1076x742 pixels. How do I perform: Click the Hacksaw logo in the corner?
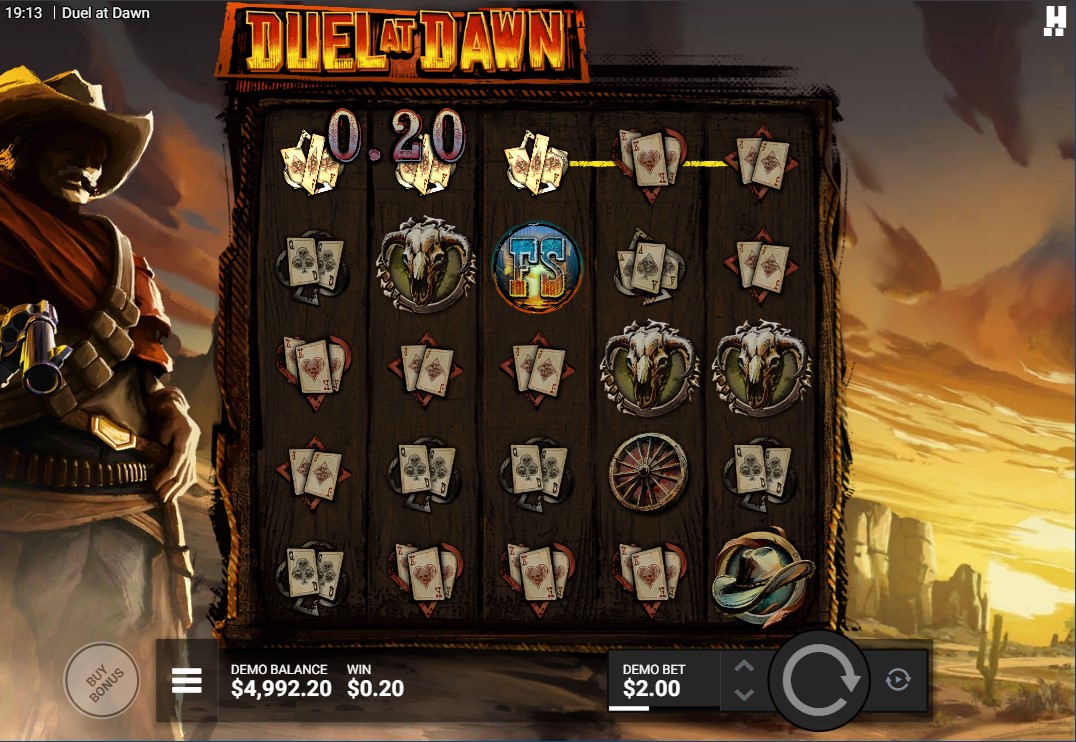(x=1054, y=21)
